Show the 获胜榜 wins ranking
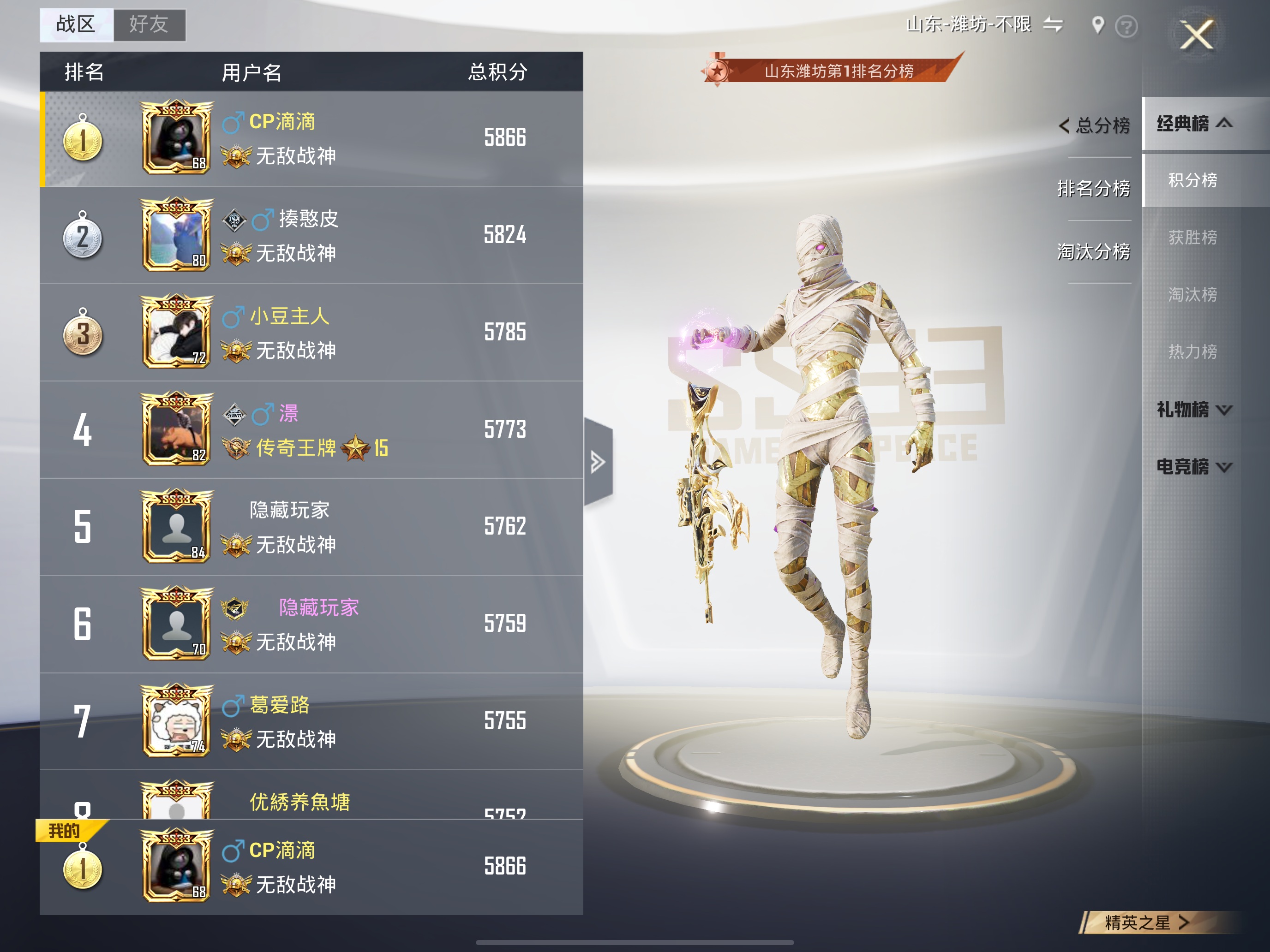 [1192, 237]
